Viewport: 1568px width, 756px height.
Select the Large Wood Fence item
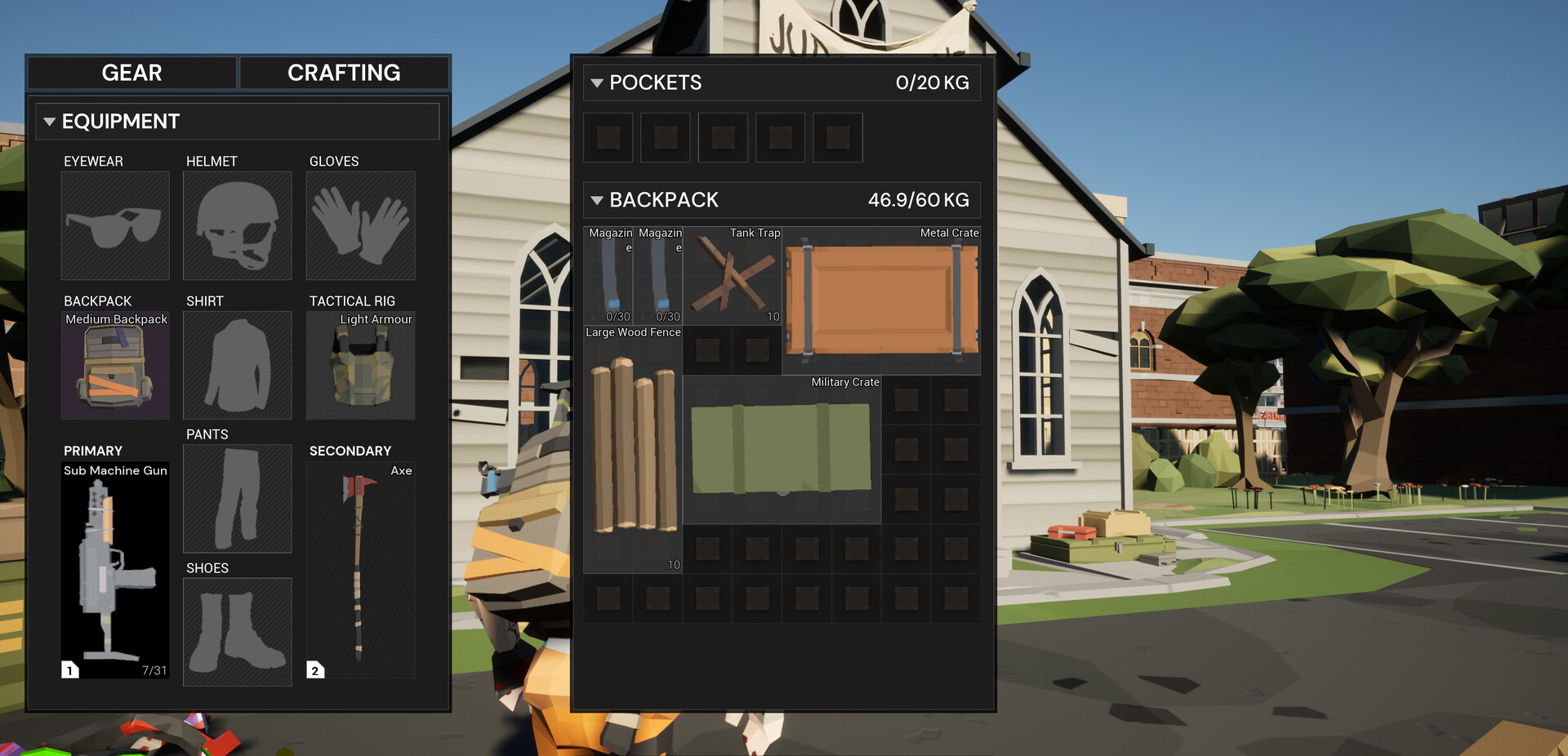pyautogui.click(x=633, y=449)
